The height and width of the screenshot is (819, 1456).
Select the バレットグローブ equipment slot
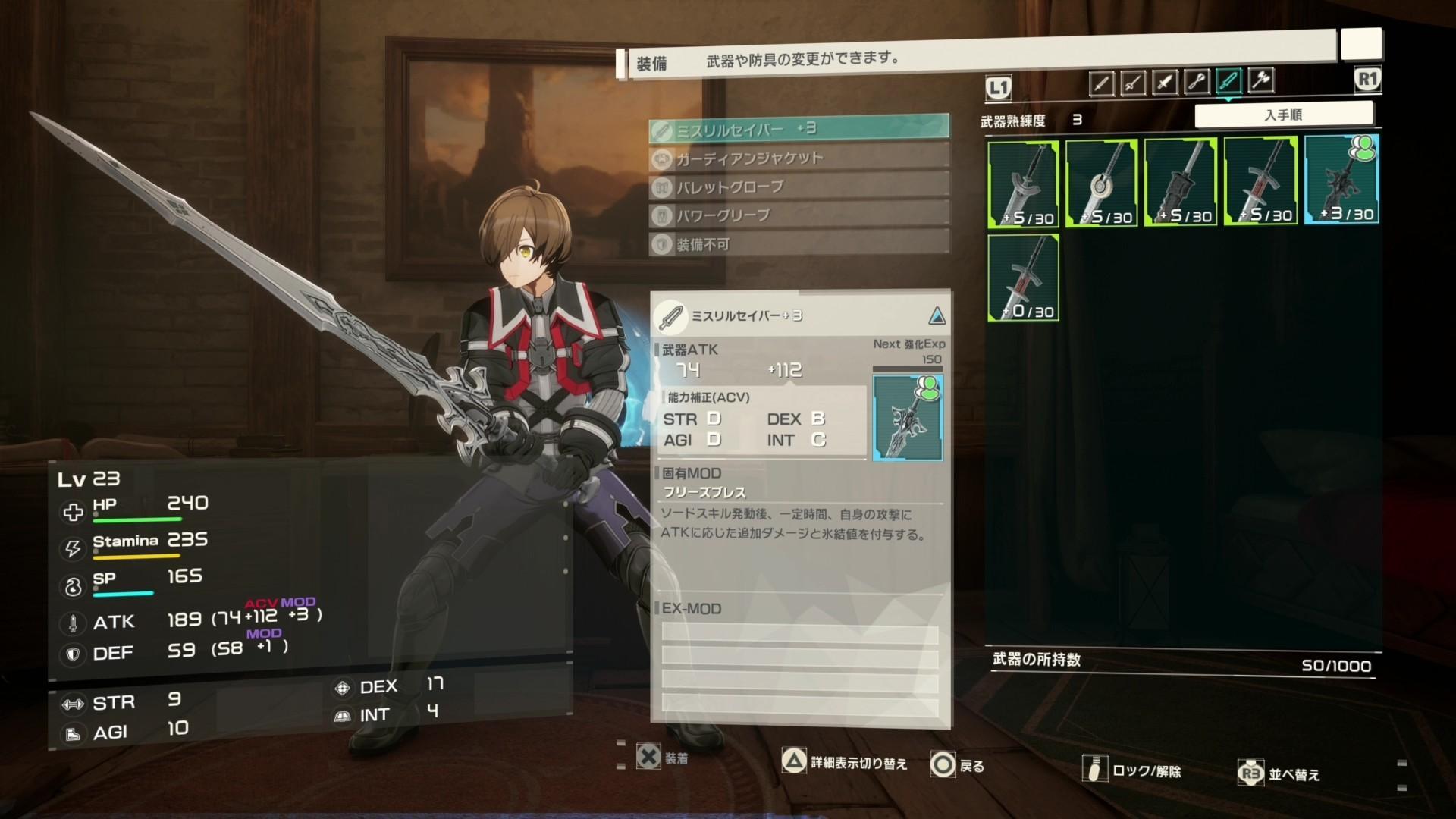[796, 187]
